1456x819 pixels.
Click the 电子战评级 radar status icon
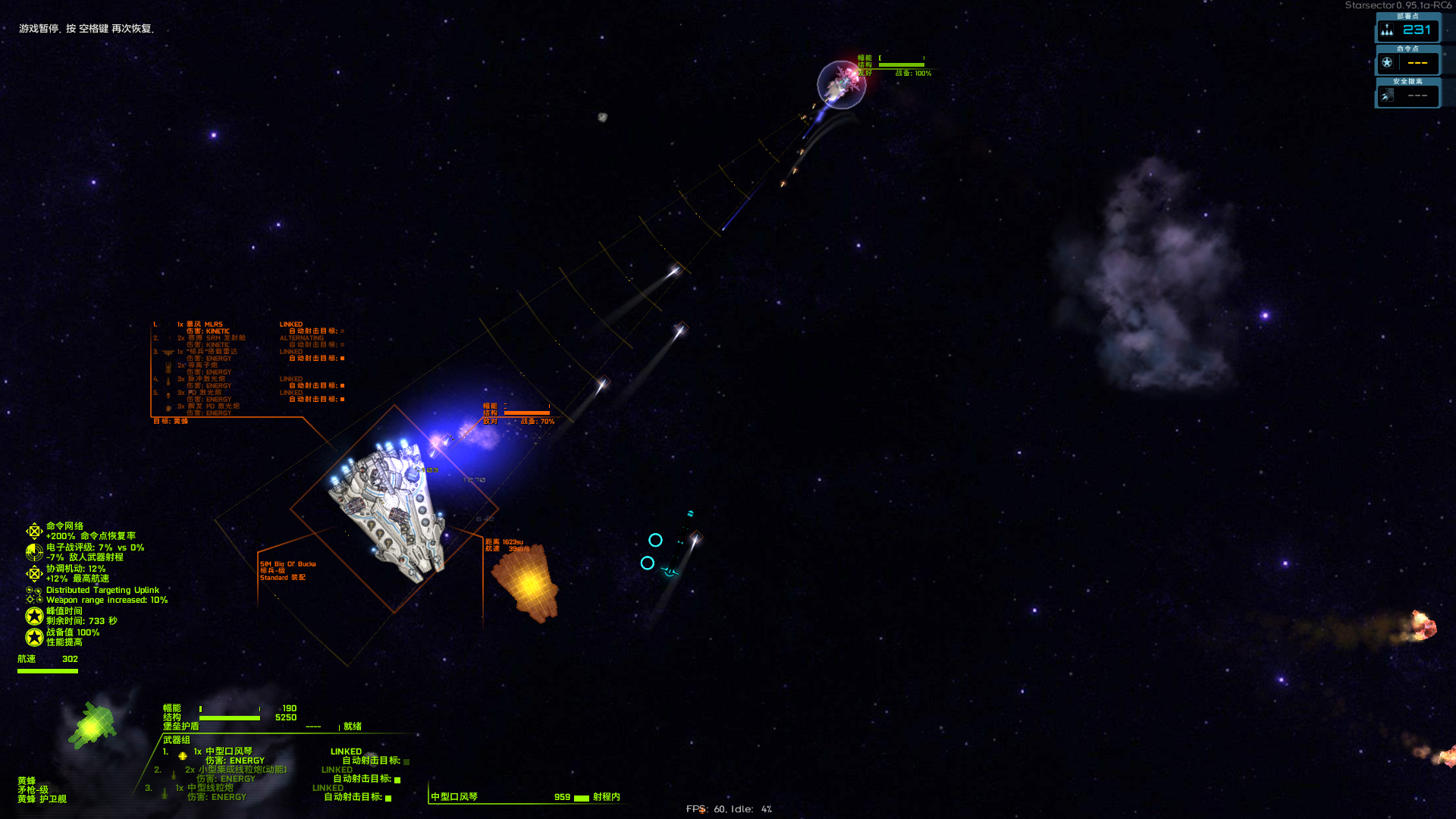coord(34,552)
